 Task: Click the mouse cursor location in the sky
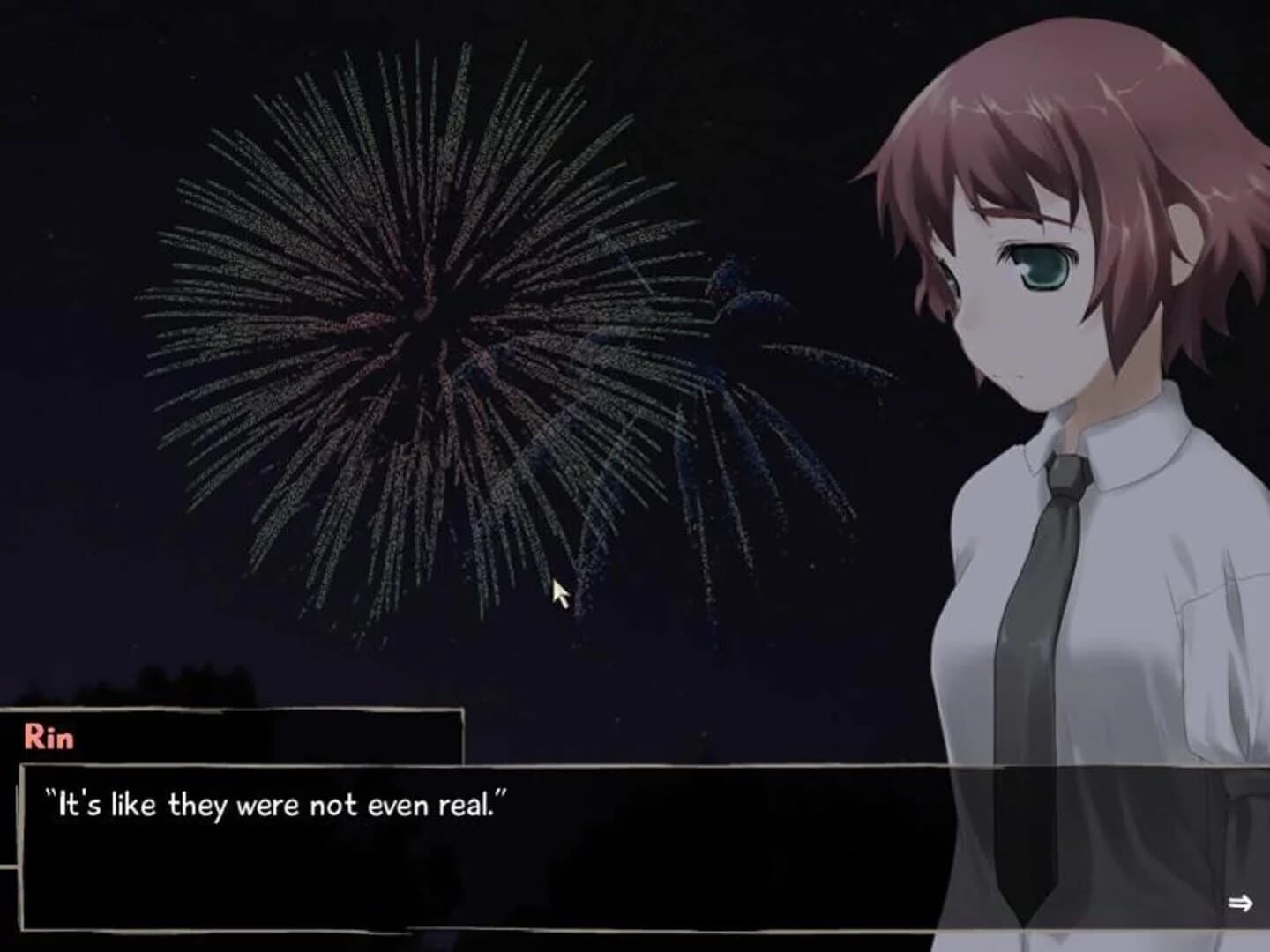point(559,591)
